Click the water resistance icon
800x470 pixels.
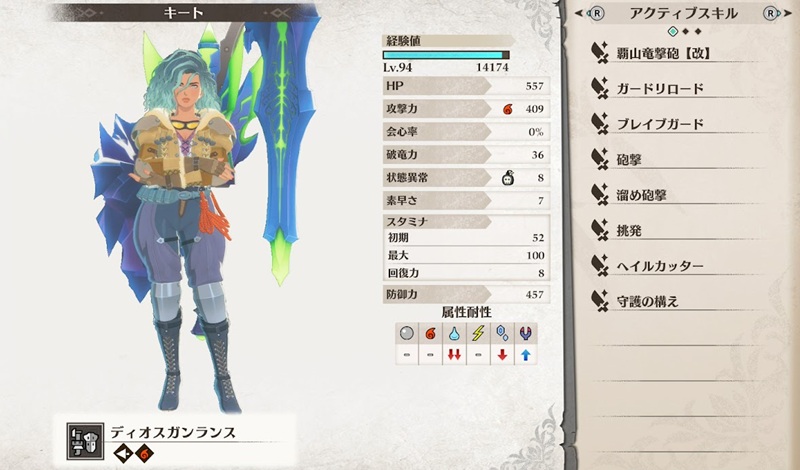pyautogui.click(x=454, y=332)
